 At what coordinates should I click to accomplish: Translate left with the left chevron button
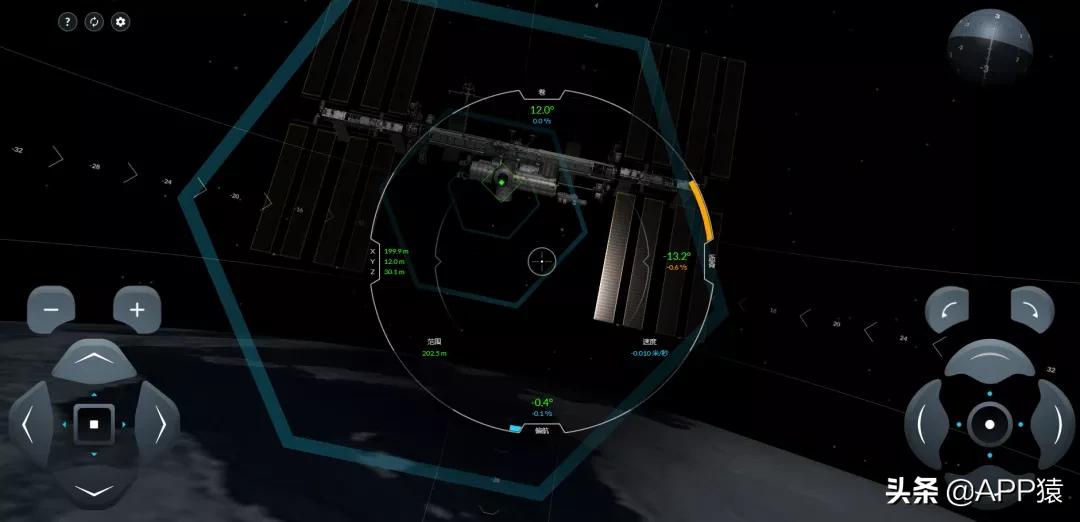click(30, 425)
